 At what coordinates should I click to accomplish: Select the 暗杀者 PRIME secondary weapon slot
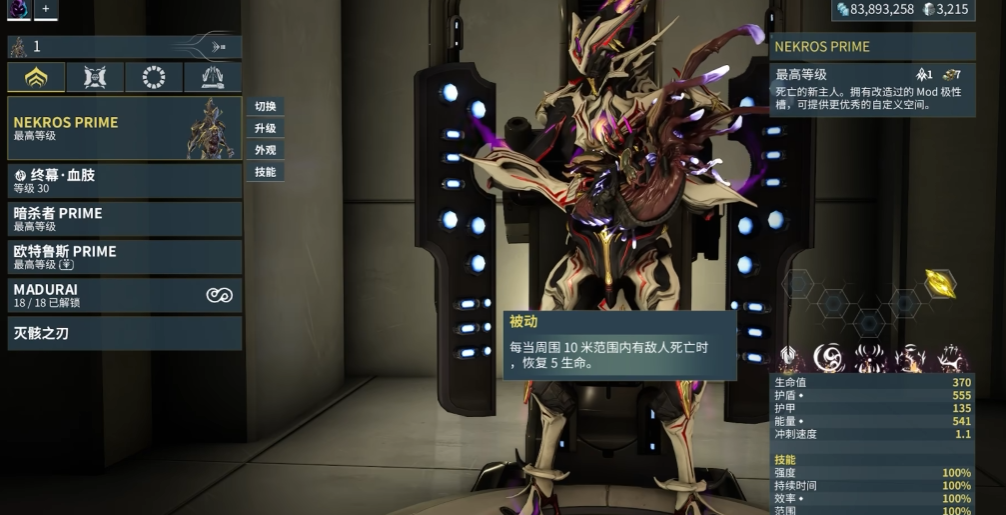(x=124, y=218)
